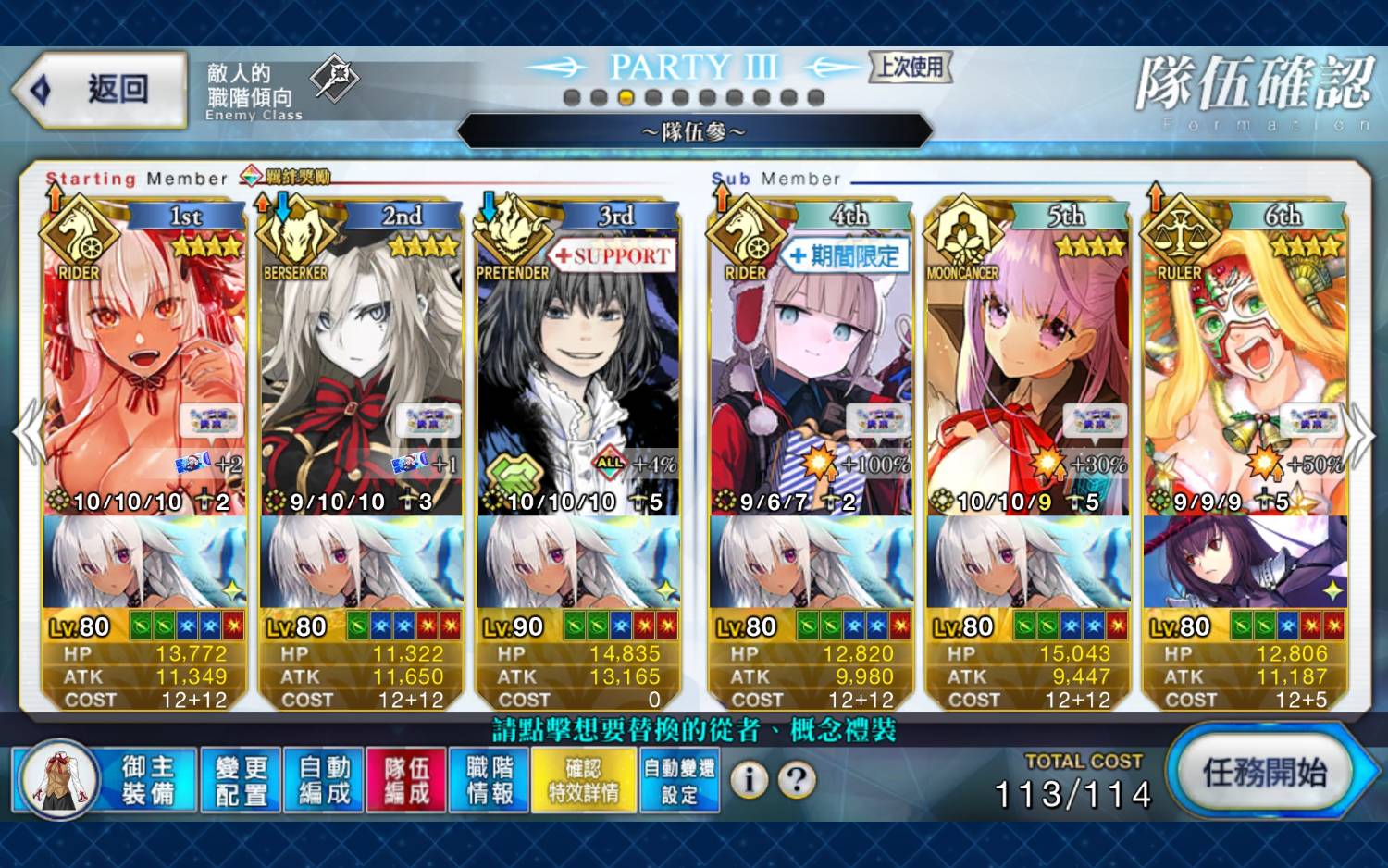Choose the 3rd slot Pretender support card

(577, 370)
